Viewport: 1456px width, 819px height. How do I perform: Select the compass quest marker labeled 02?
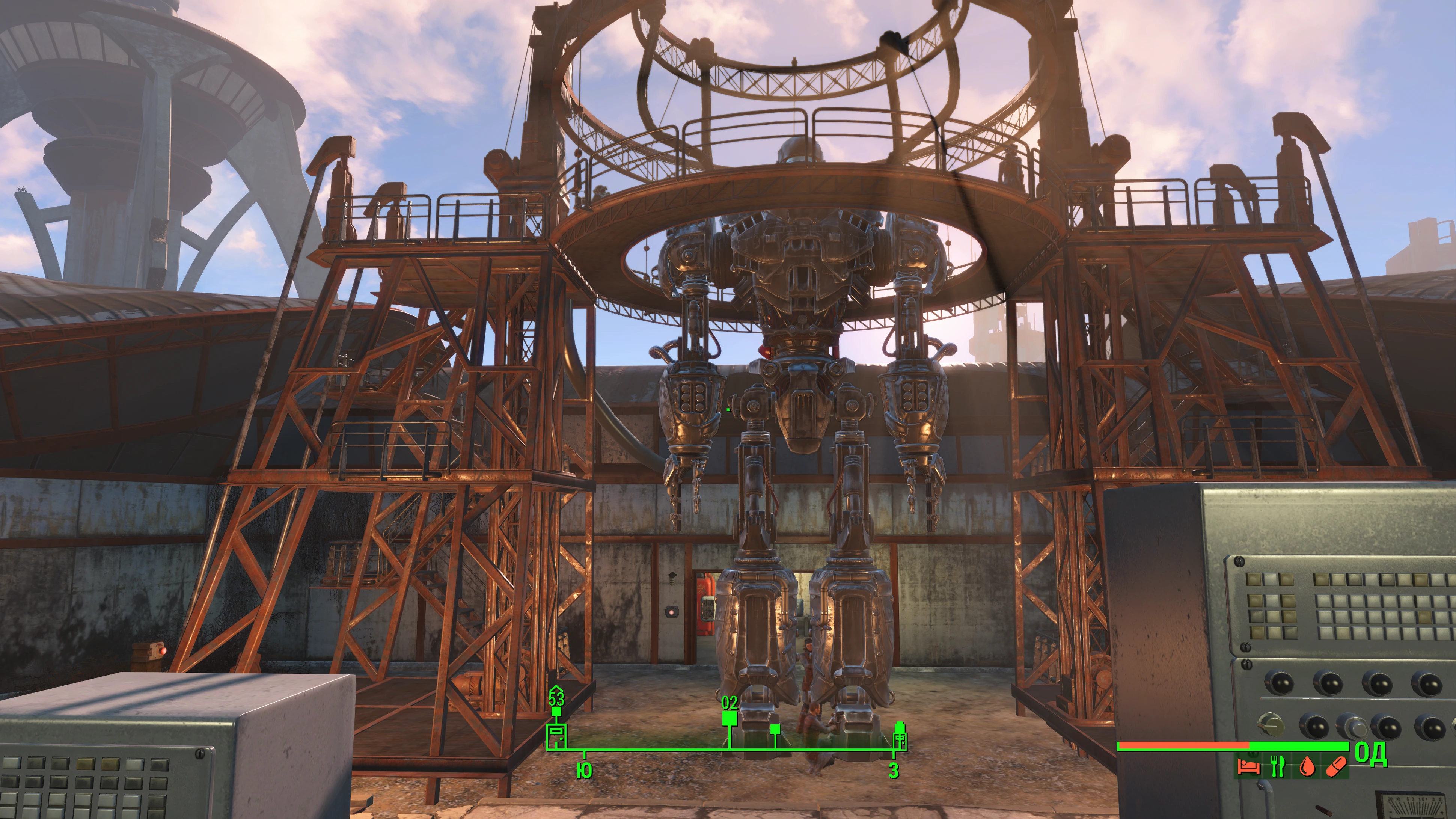click(x=729, y=718)
